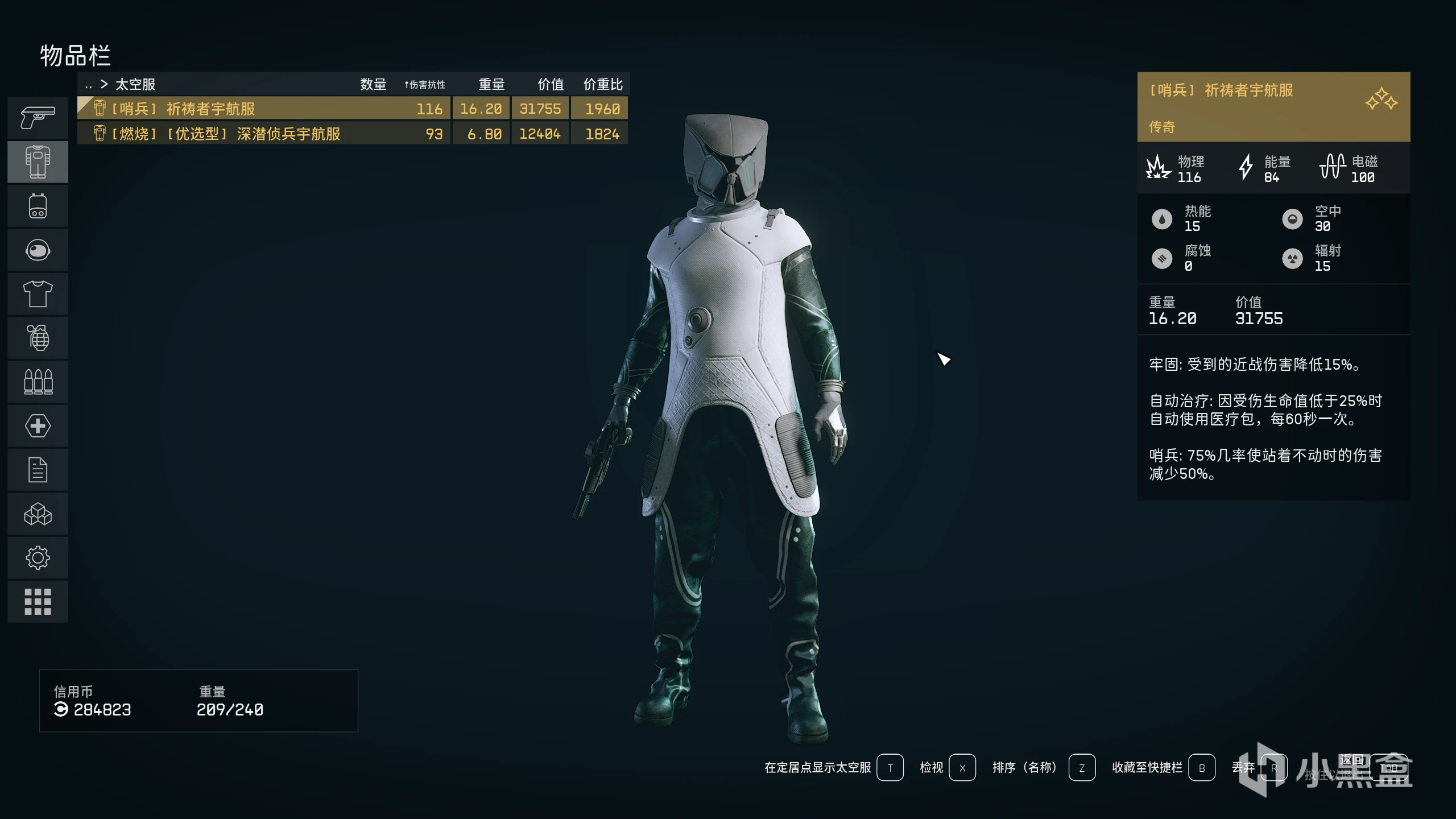Select the ammo bullets icon
This screenshot has width=1456, height=819.
[x=38, y=382]
